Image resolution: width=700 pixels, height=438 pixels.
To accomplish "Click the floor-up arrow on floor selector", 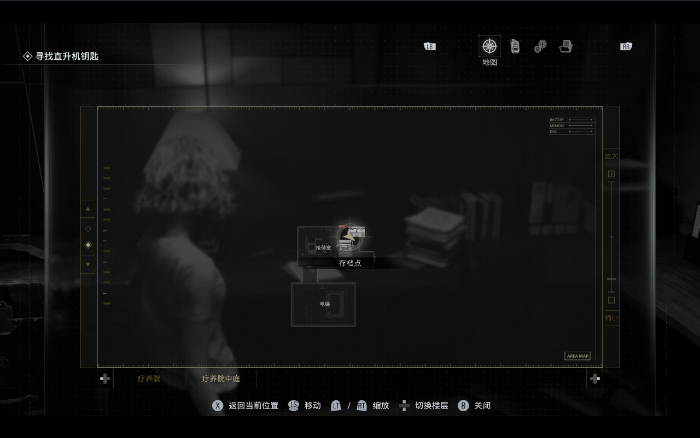I will [88, 209].
